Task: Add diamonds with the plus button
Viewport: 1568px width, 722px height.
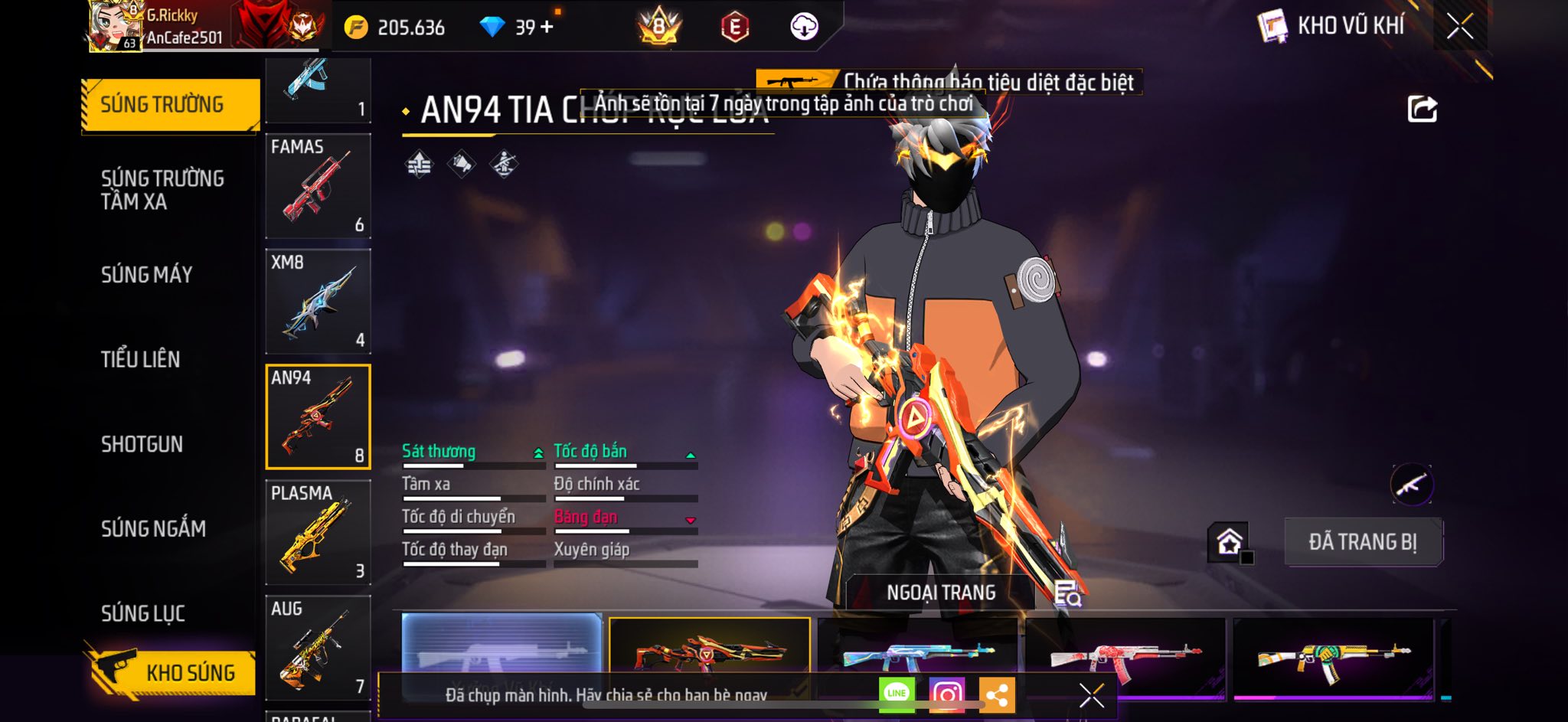Action: tap(547, 28)
